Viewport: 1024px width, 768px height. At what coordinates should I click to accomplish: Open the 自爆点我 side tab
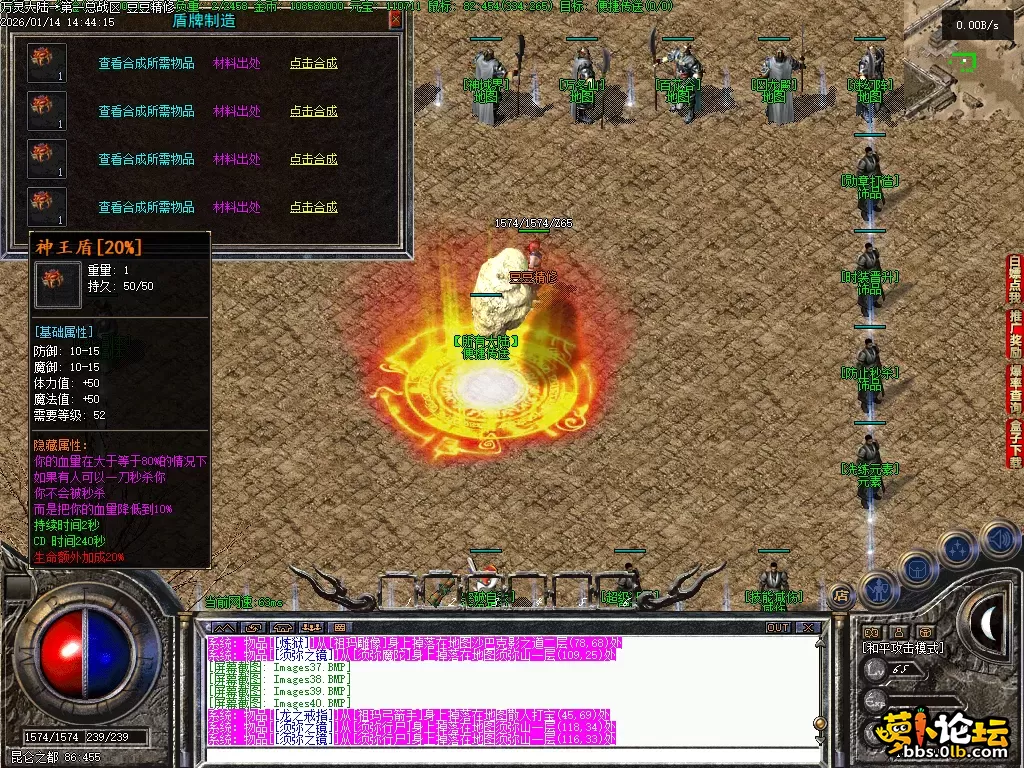[1015, 281]
